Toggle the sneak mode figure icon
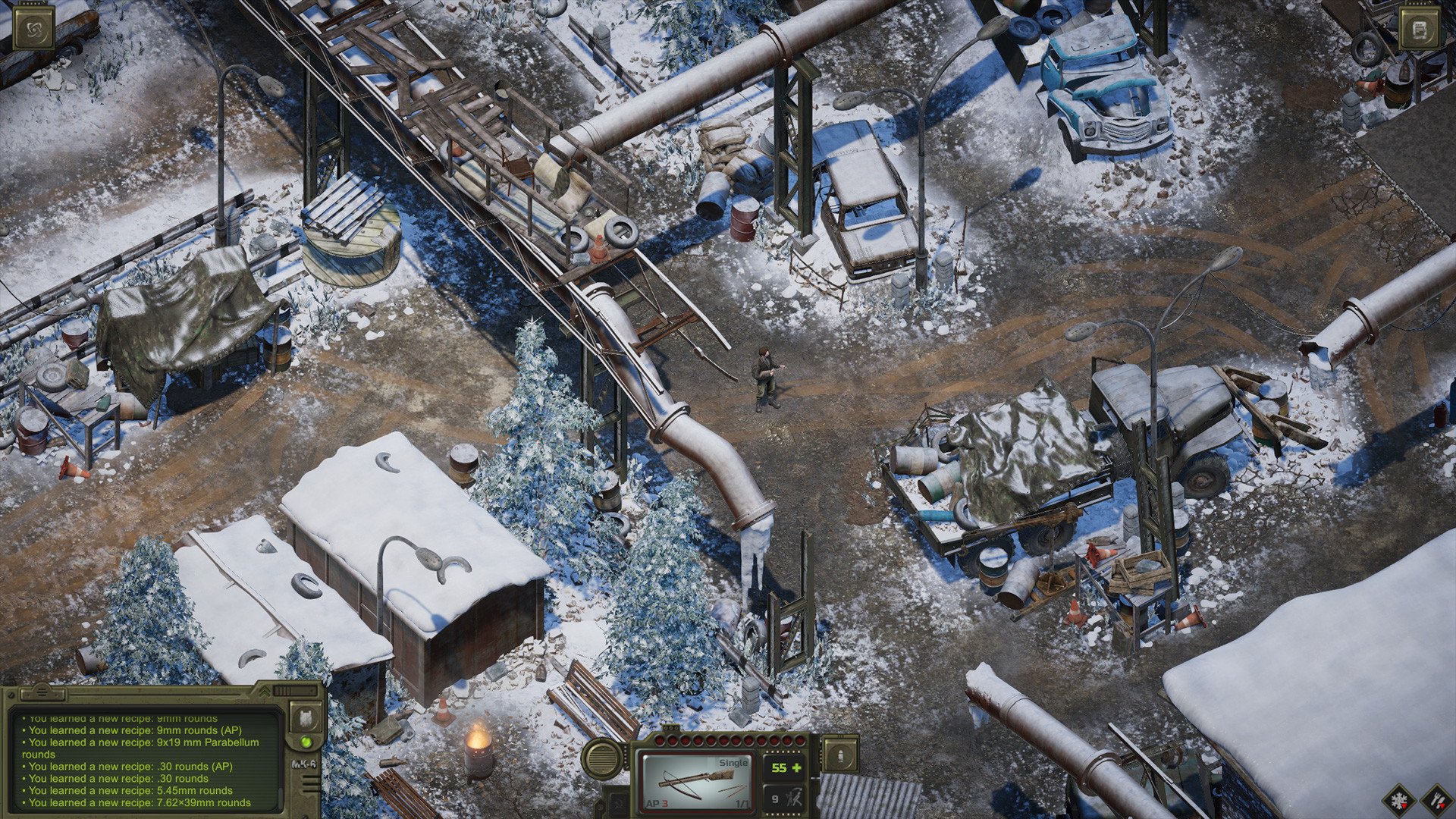This screenshot has width=1456, height=819. pyautogui.click(x=795, y=798)
